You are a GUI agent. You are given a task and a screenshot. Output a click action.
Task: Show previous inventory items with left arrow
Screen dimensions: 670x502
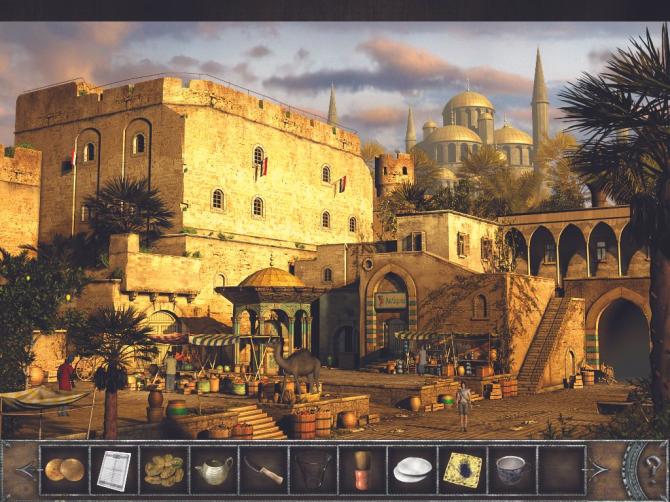point(24,469)
